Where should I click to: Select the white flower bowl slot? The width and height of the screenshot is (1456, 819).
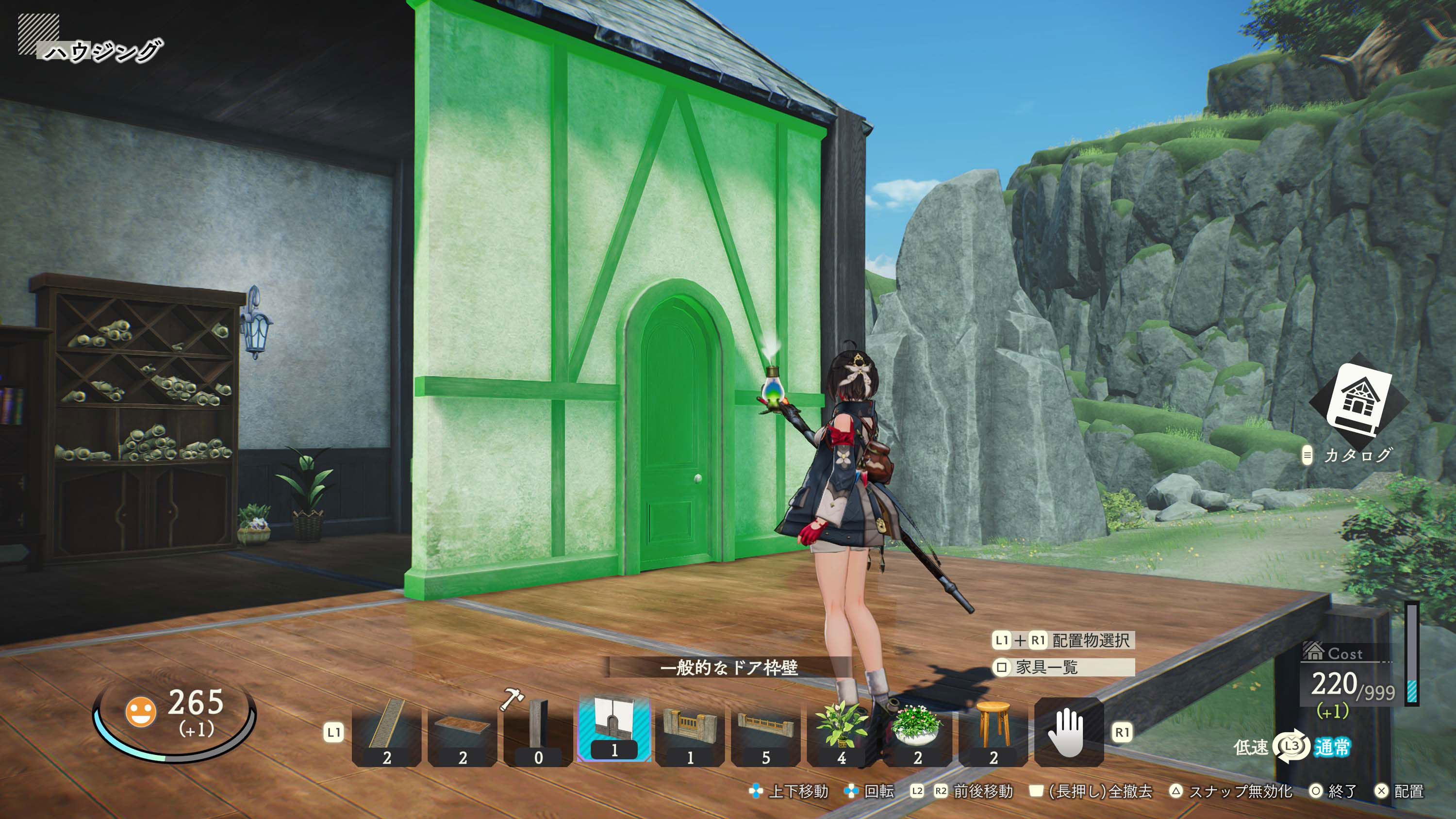[x=917, y=732]
